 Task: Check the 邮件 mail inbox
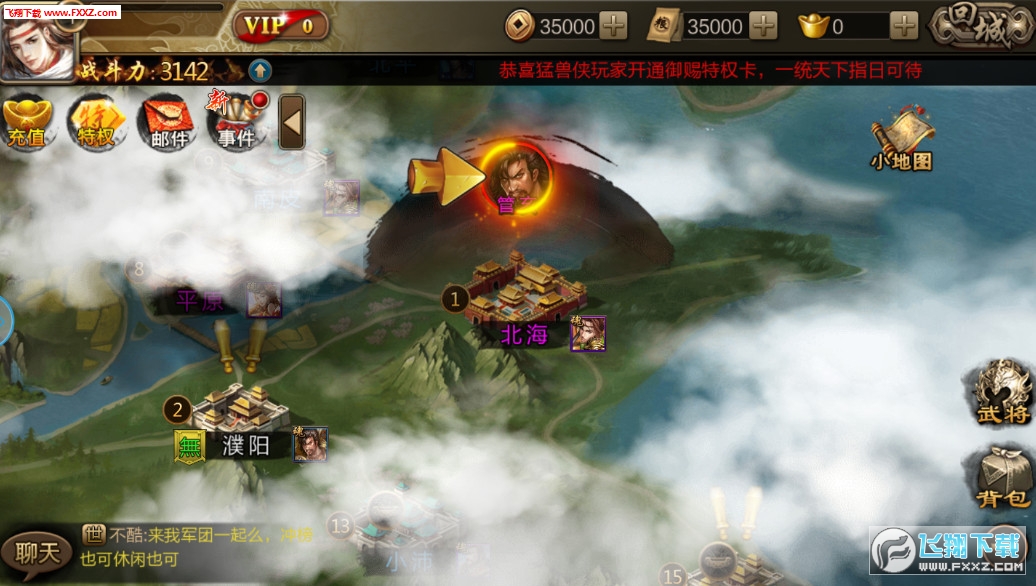[168, 123]
